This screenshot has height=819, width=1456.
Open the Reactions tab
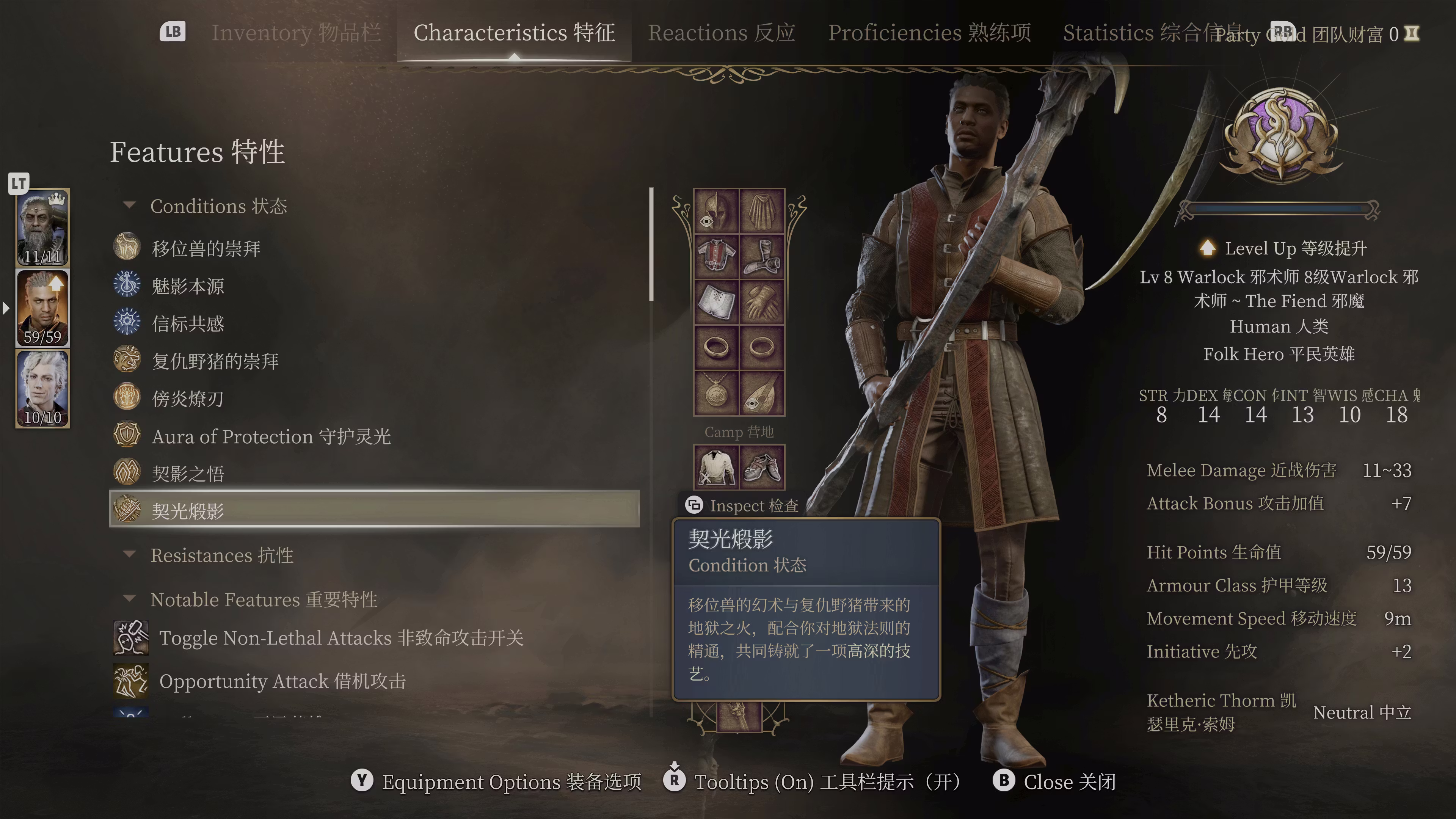[x=721, y=33]
